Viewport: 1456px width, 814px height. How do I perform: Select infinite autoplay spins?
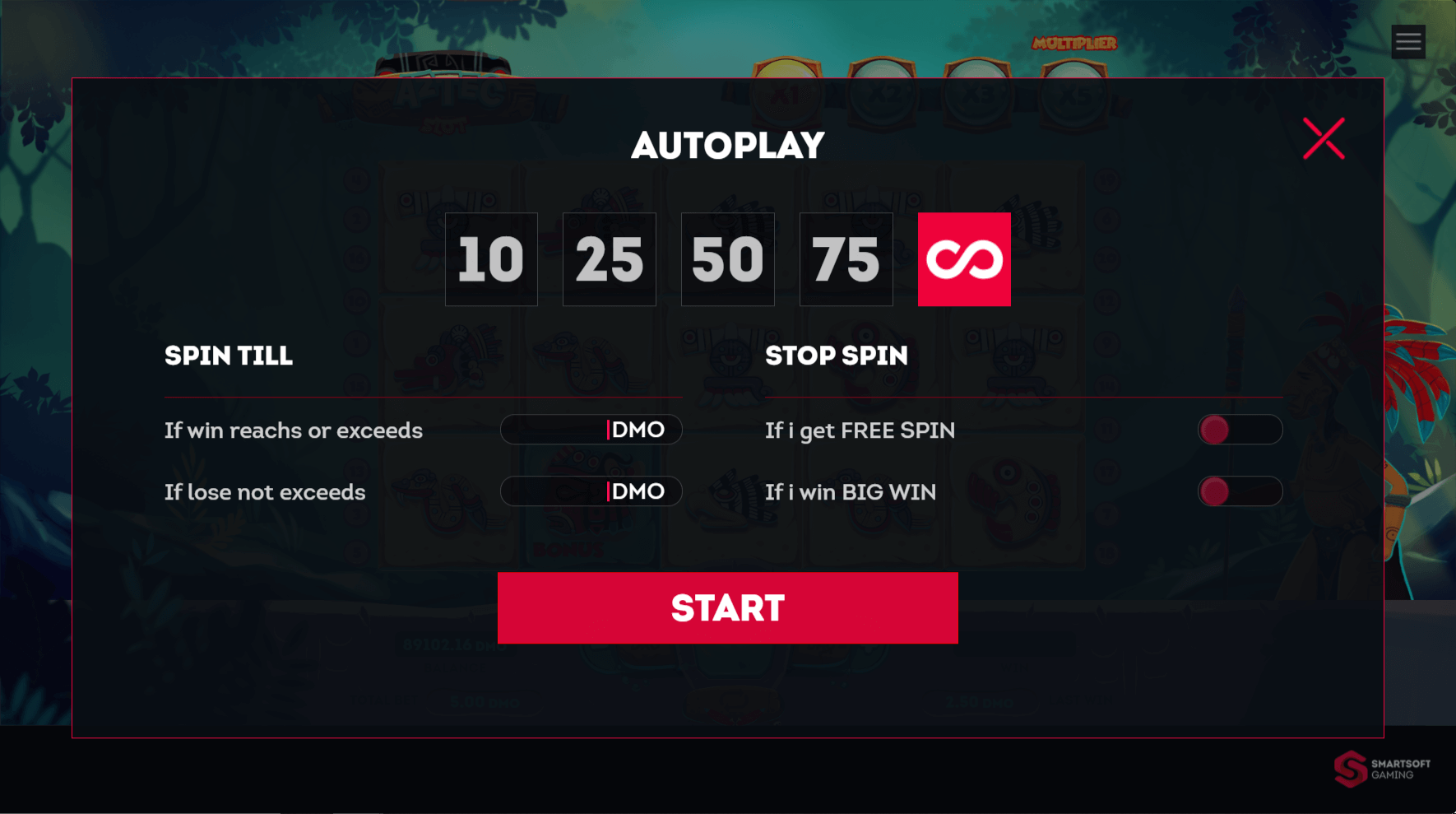[x=964, y=259]
